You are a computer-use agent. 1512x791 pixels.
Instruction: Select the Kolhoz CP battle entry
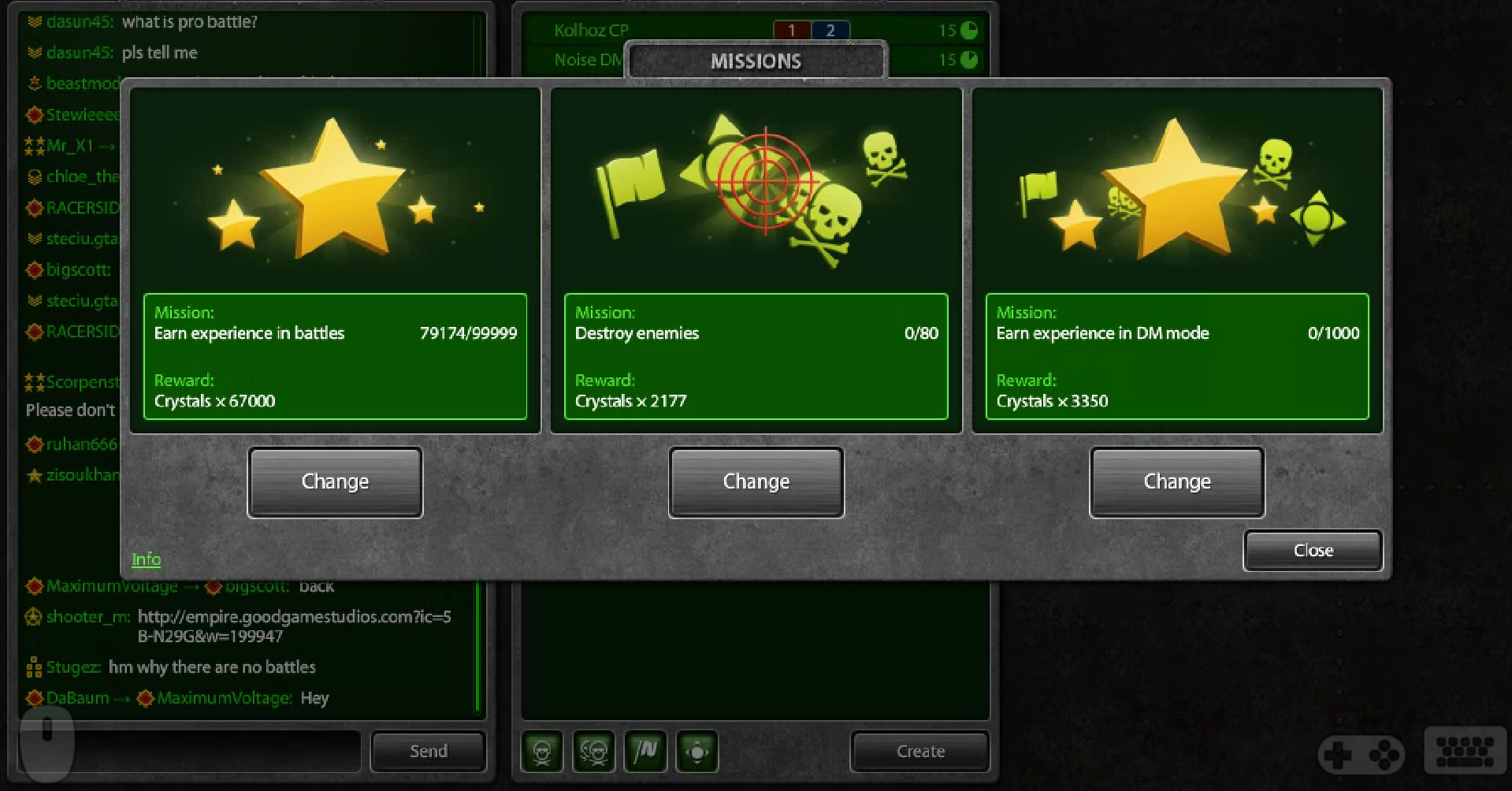pyautogui.click(x=590, y=30)
